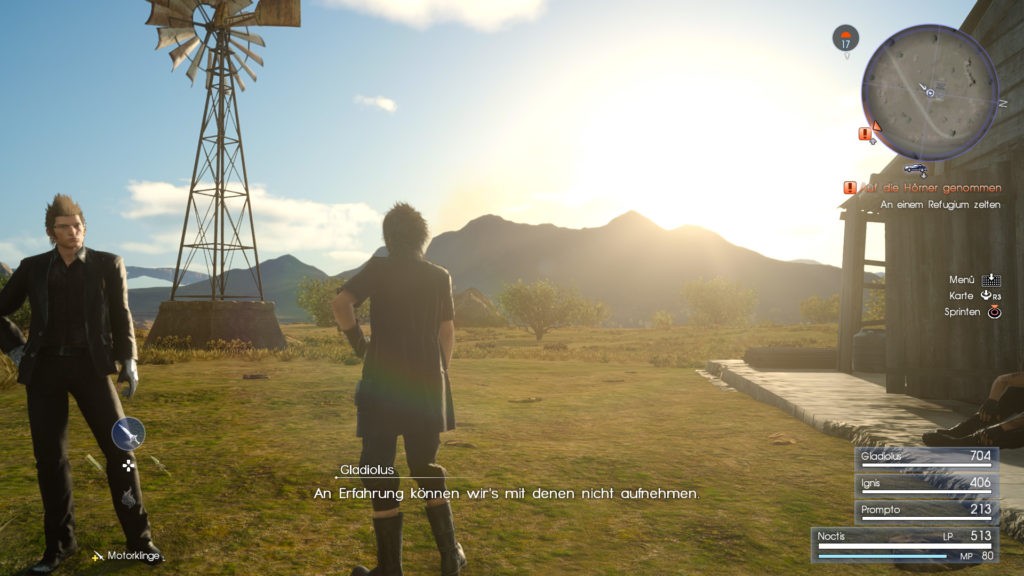Screen dimensions: 1024x576
Task: Choose Prompto in the party list
Action: click(x=926, y=510)
